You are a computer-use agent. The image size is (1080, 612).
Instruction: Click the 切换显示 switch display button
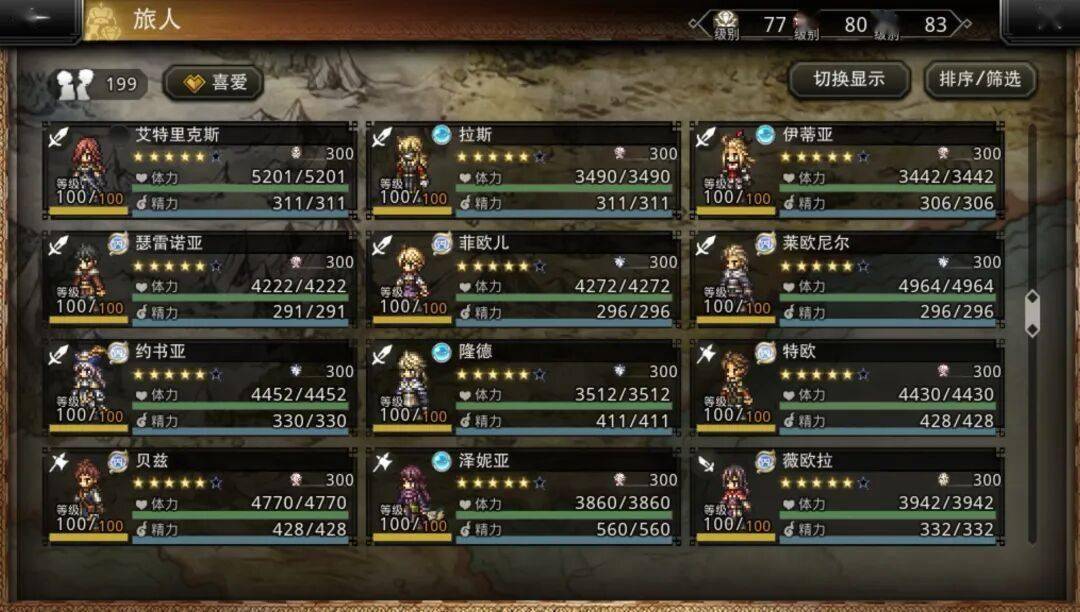(x=848, y=80)
